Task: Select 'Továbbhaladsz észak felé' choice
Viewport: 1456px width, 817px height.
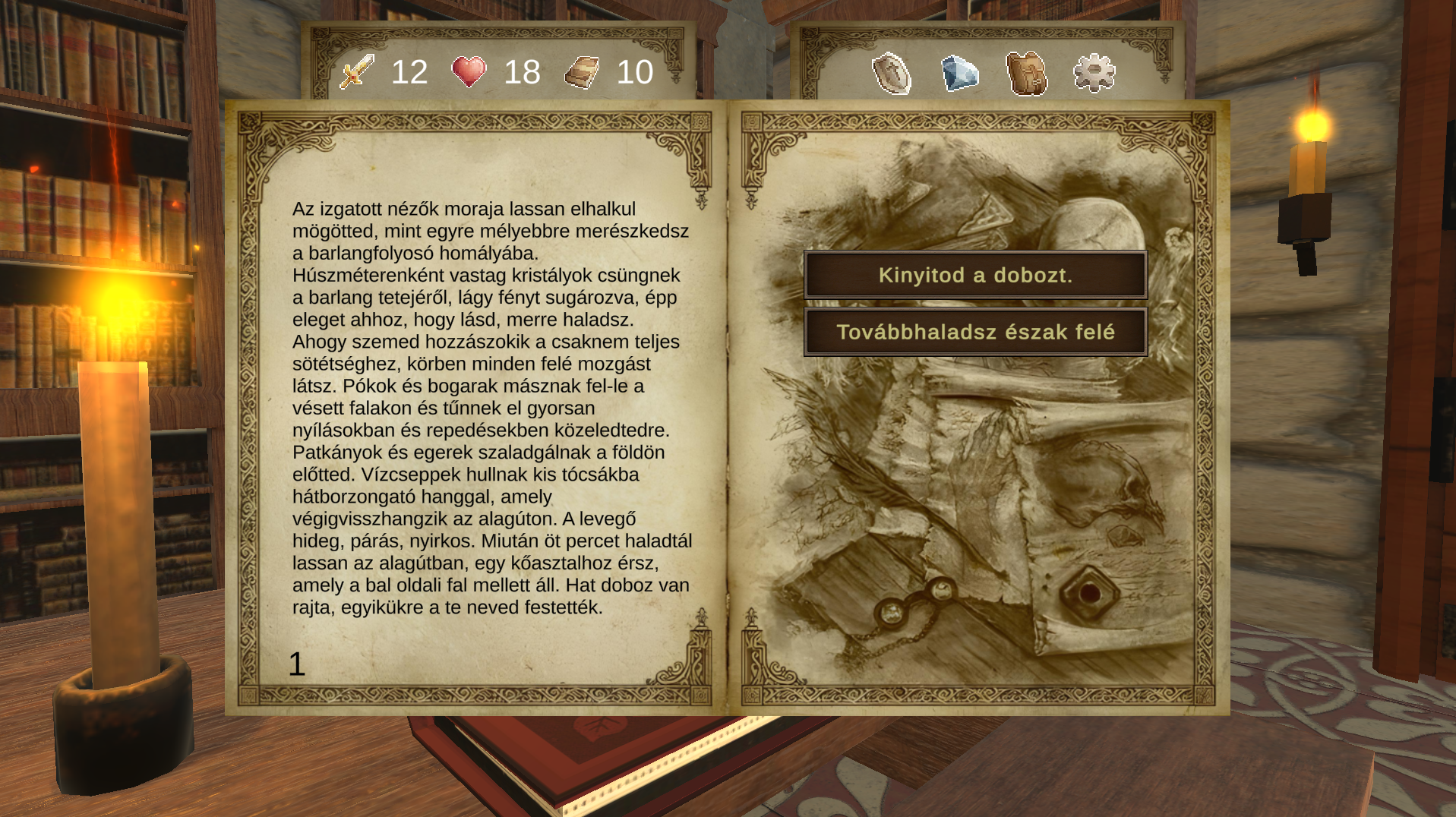Action: [x=975, y=332]
